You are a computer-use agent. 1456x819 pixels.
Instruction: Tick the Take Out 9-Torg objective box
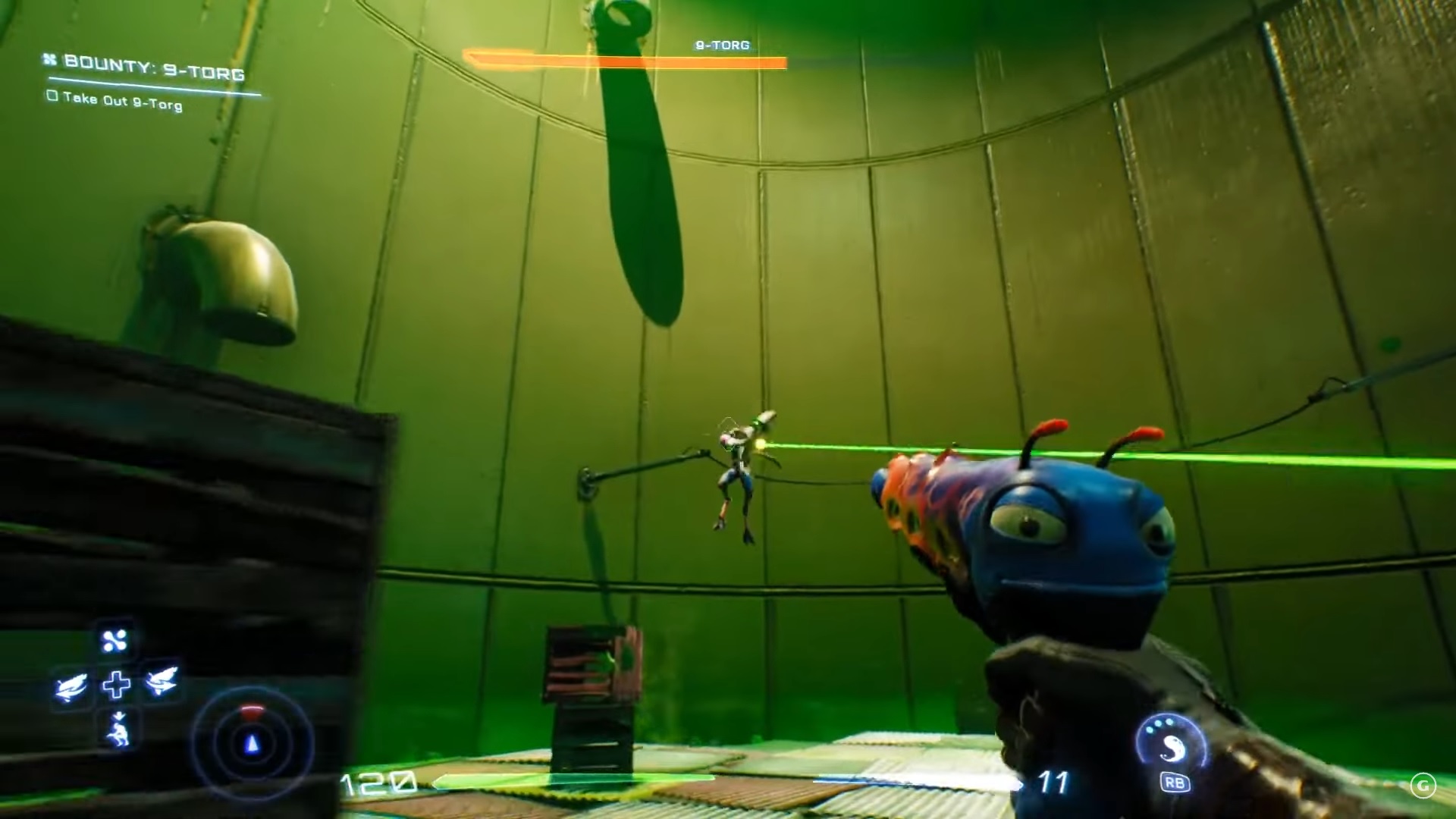pos(52,96)
